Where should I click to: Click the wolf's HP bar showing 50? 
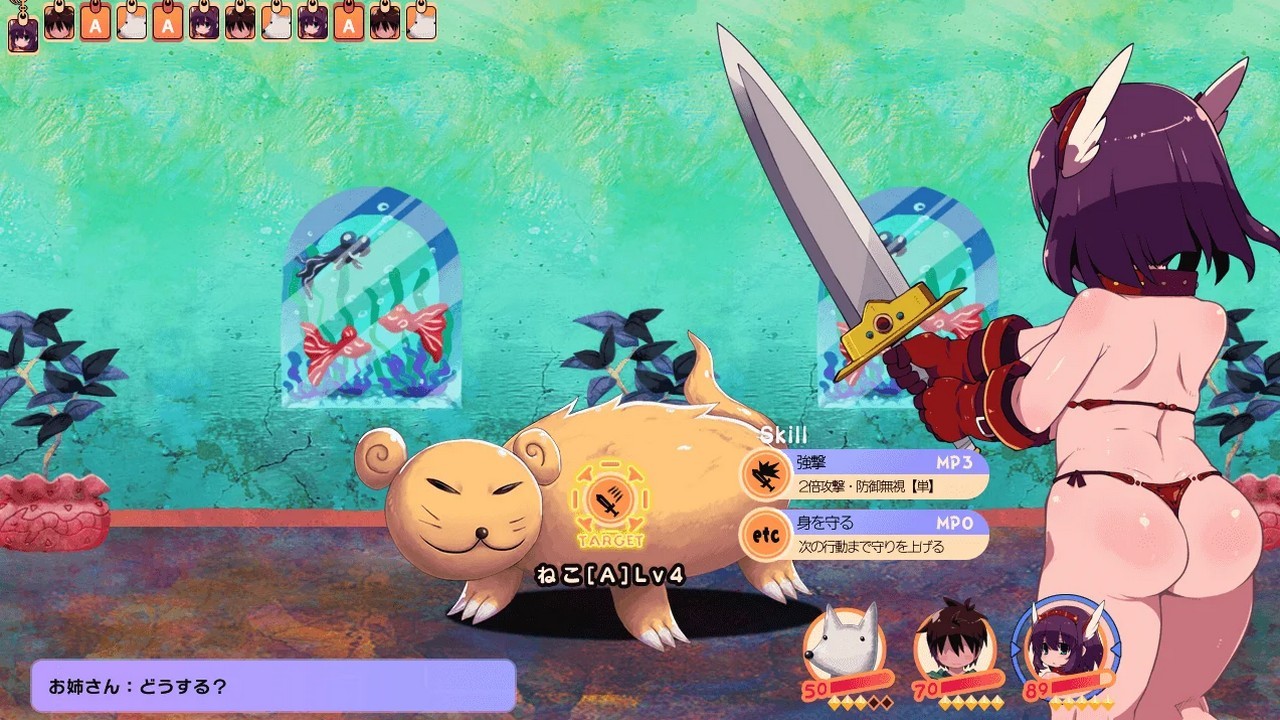pyautogui.click(x=858, y=685)
